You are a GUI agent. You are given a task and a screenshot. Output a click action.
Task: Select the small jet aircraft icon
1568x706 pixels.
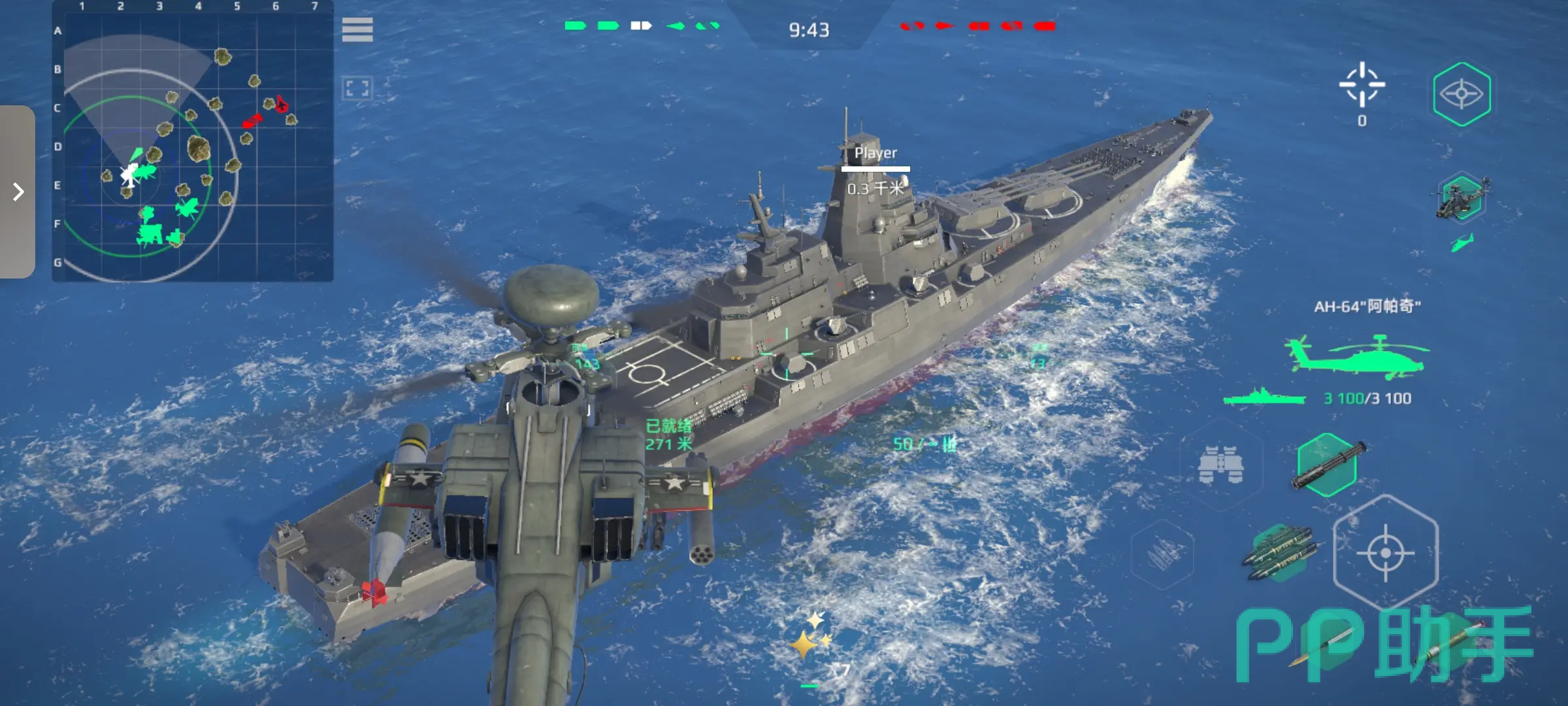pos(1462,244)
